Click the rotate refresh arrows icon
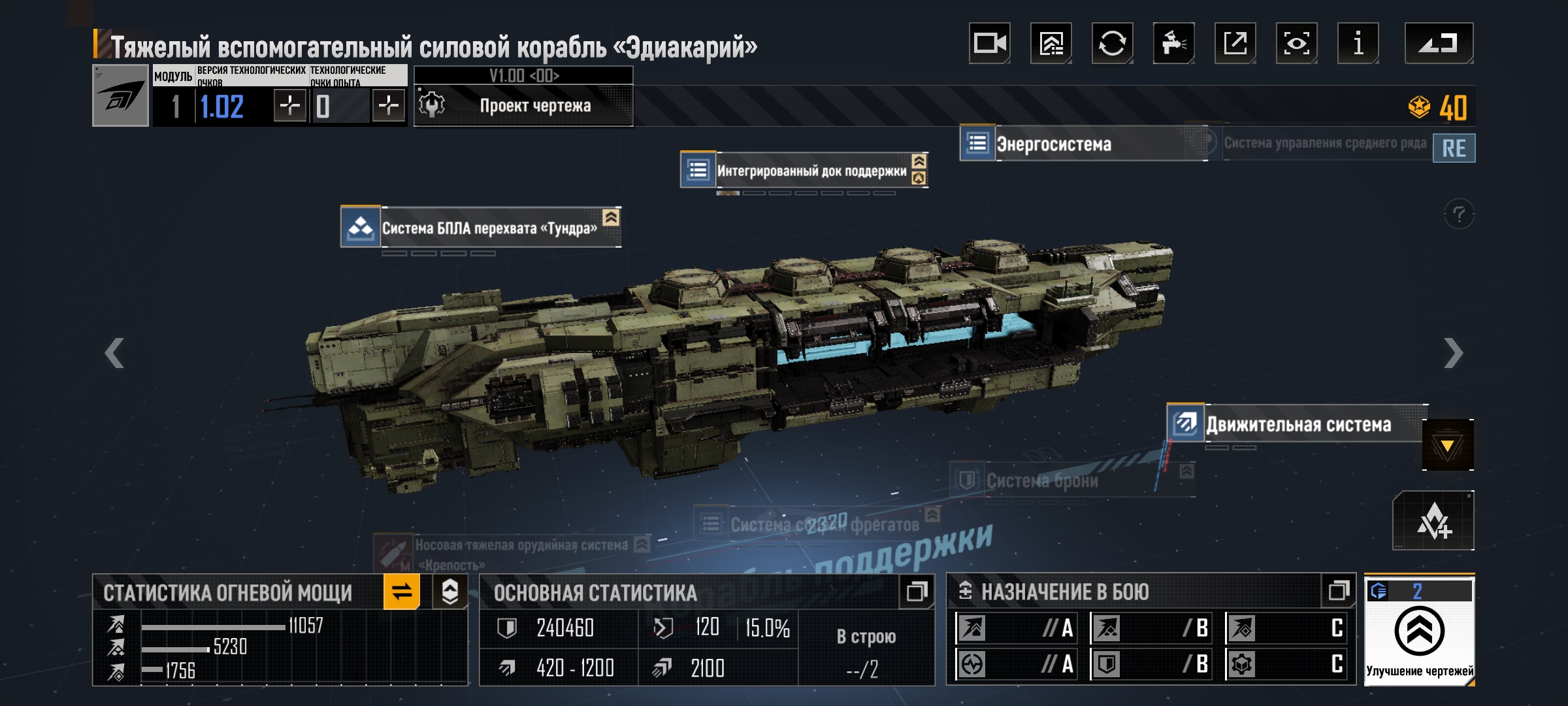The image size is (1568, 706). [1112, 43]
